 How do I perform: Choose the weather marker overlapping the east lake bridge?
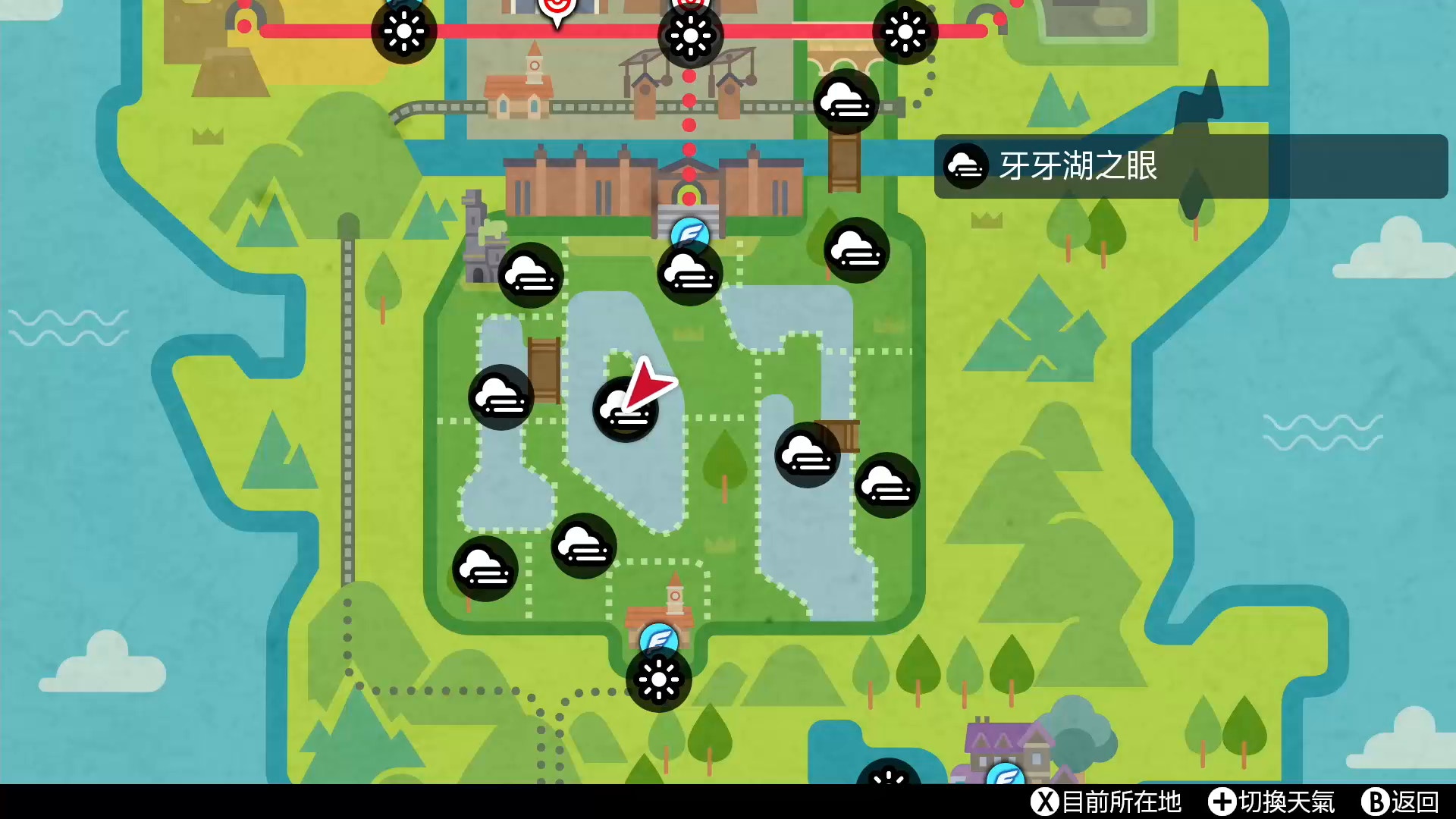[807, 455]
